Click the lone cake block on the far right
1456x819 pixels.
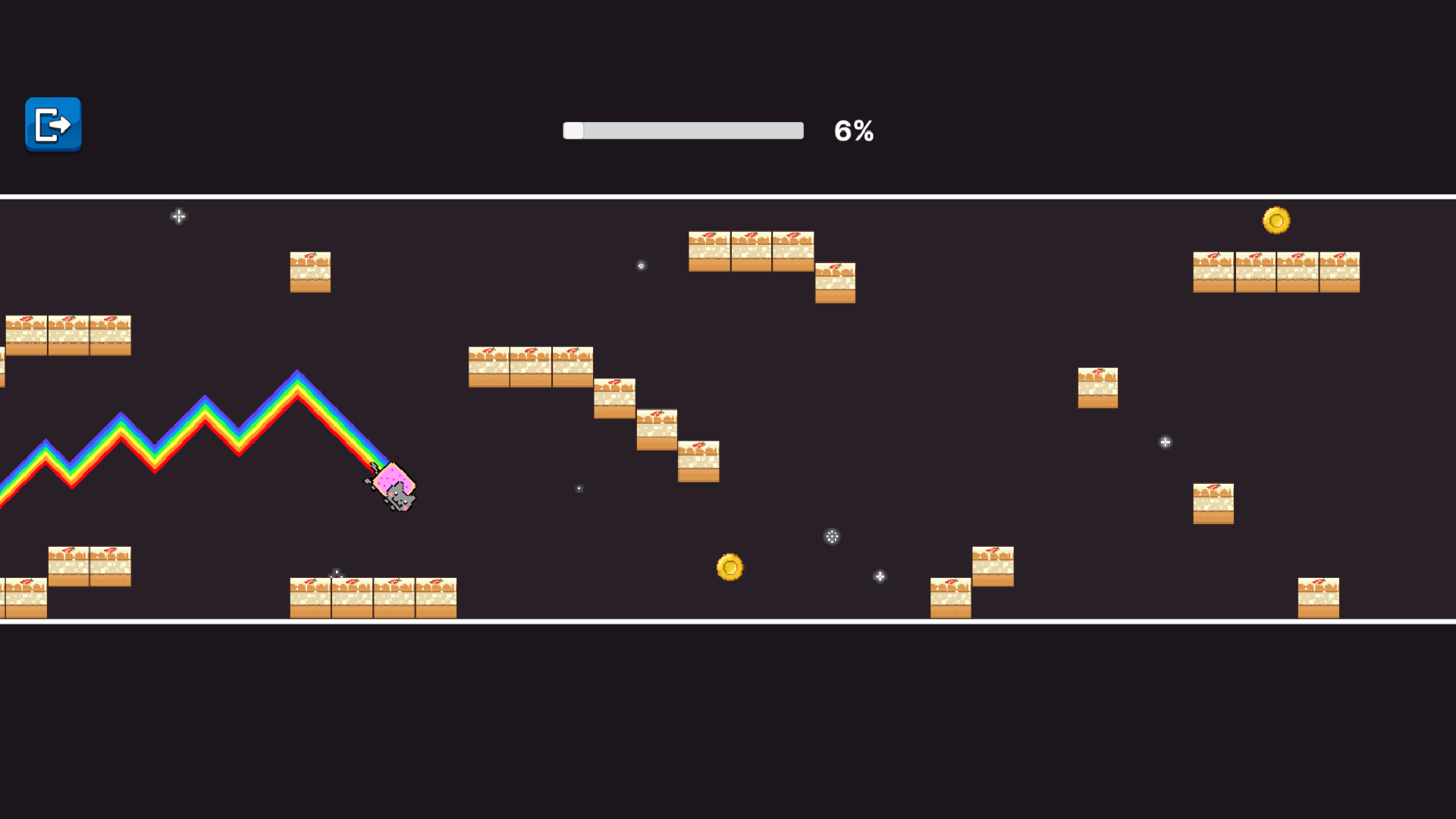(1214, 504)
